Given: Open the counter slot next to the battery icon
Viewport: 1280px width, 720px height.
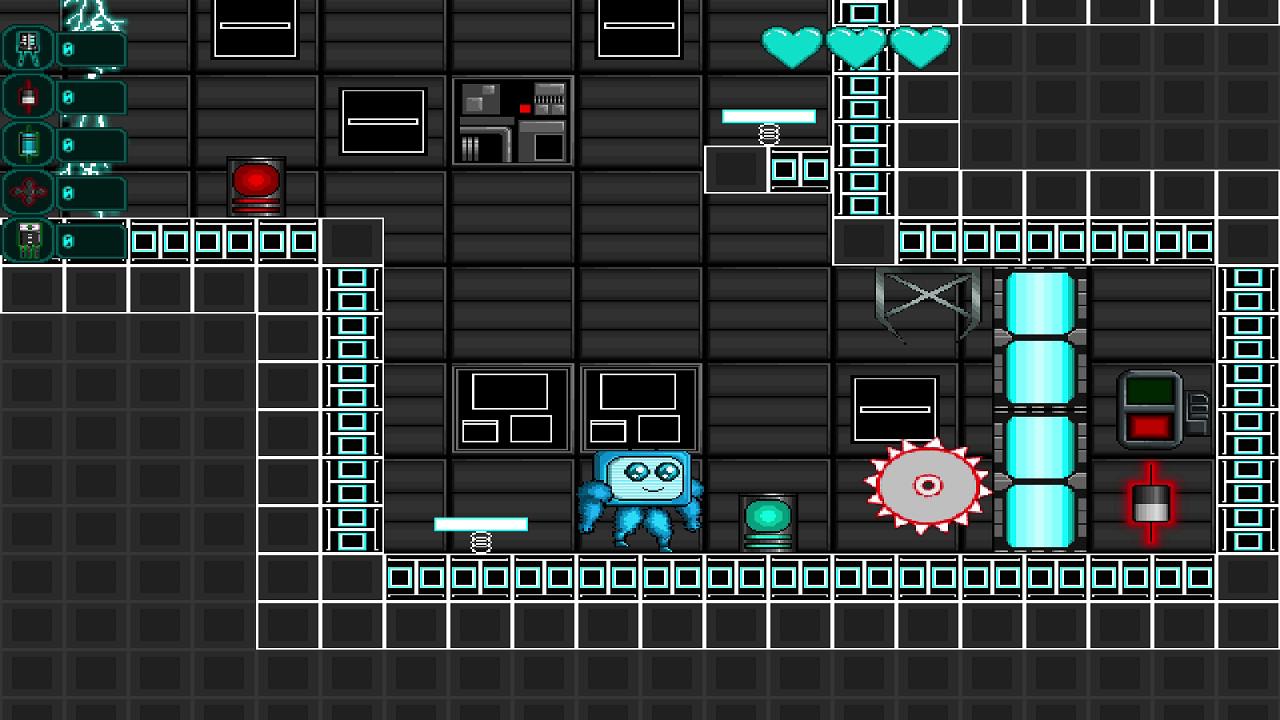Looking at the screenshot, I should [x=92, y=143].
